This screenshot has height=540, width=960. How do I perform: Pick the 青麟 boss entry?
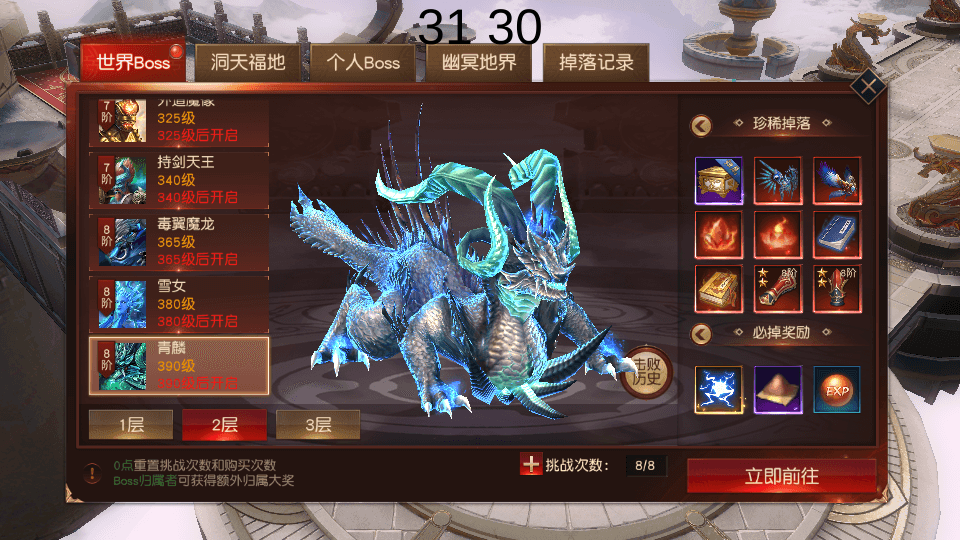(180, 366)
